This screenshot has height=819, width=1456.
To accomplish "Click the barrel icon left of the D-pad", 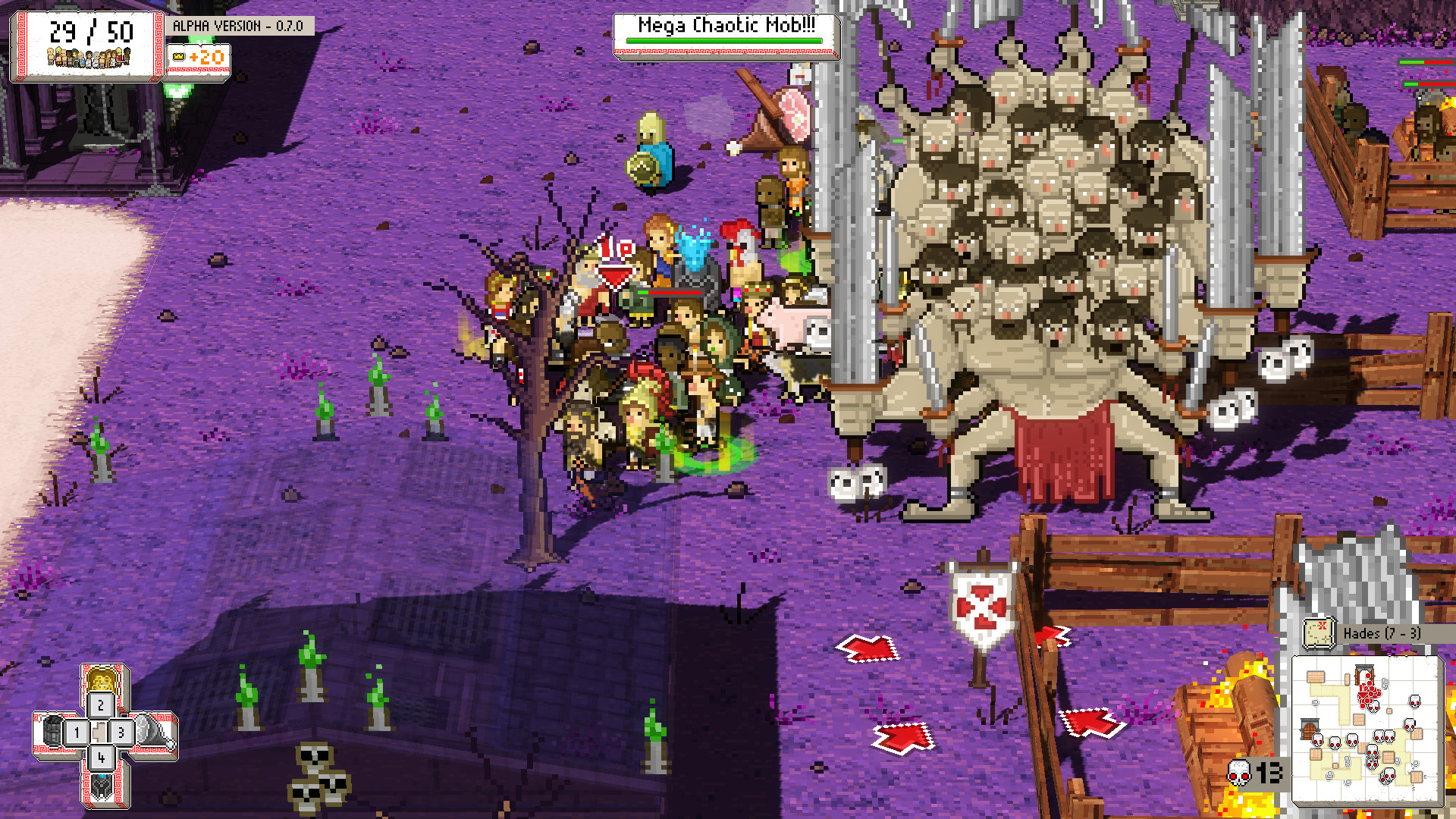I will [53, 730].
